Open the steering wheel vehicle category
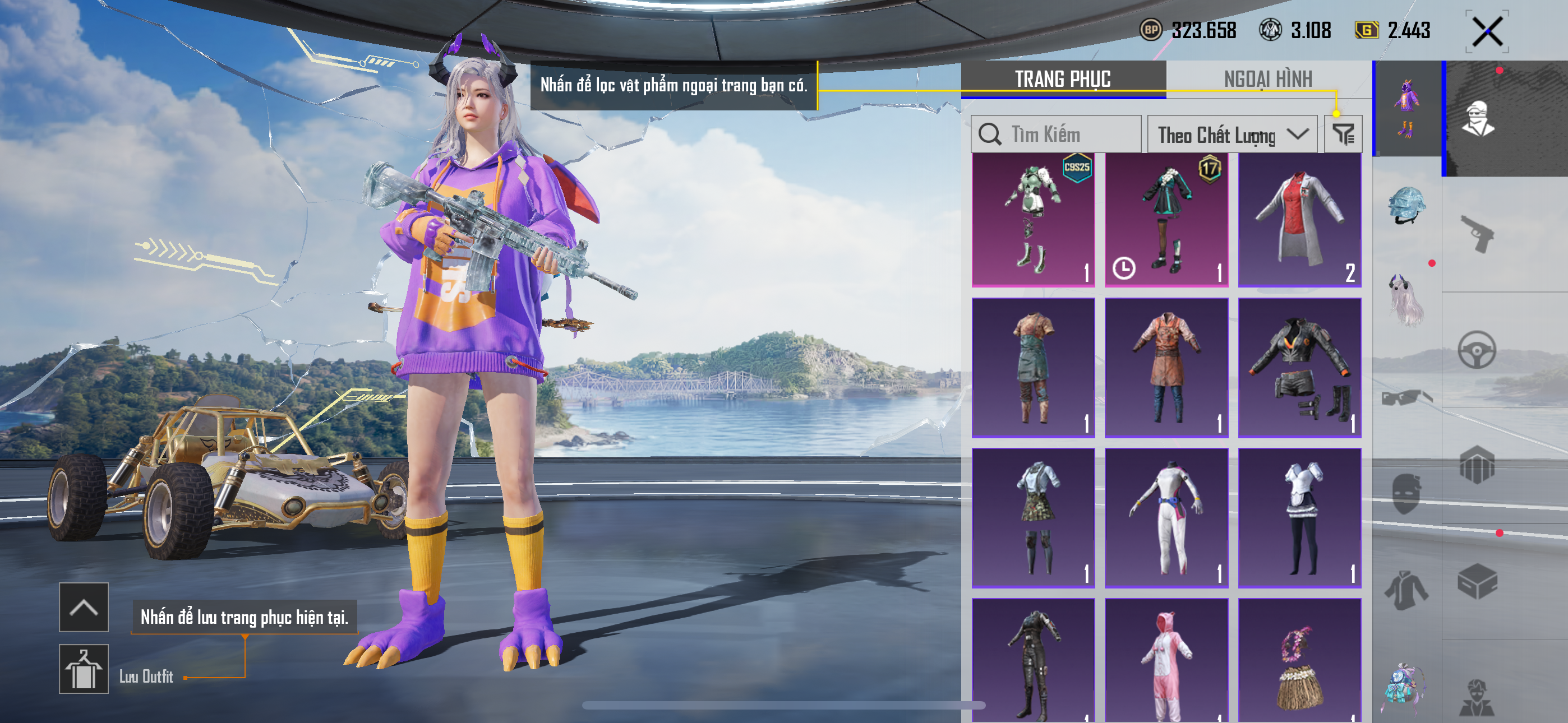The width and height of the screenshot is (1568, 723). click(1477, 350)
